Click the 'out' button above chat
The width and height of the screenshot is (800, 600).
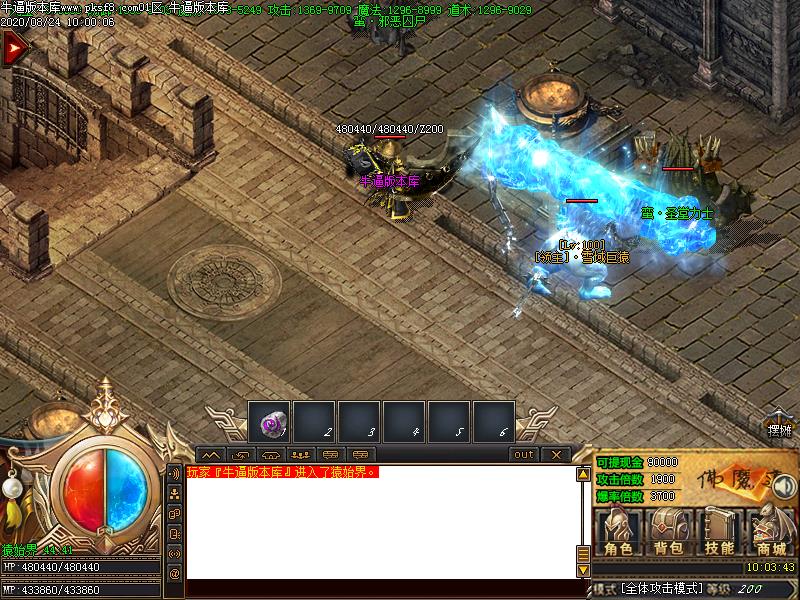coord(524,455)
